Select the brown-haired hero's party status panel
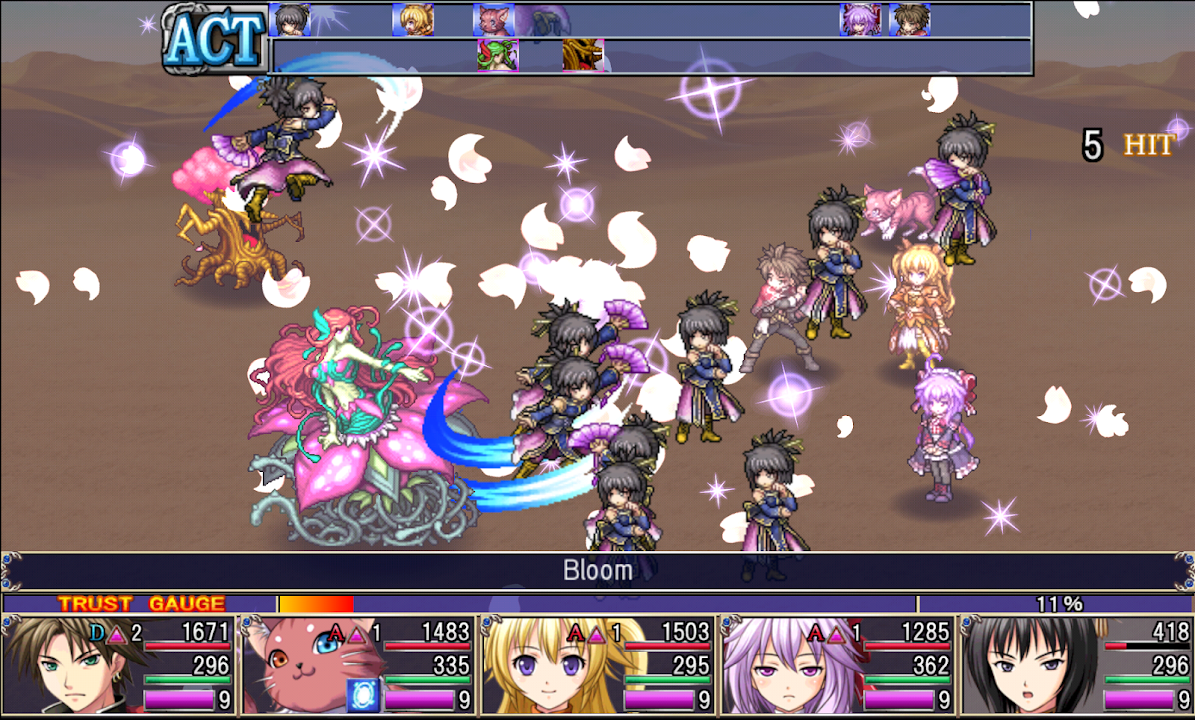 point(120,665)
